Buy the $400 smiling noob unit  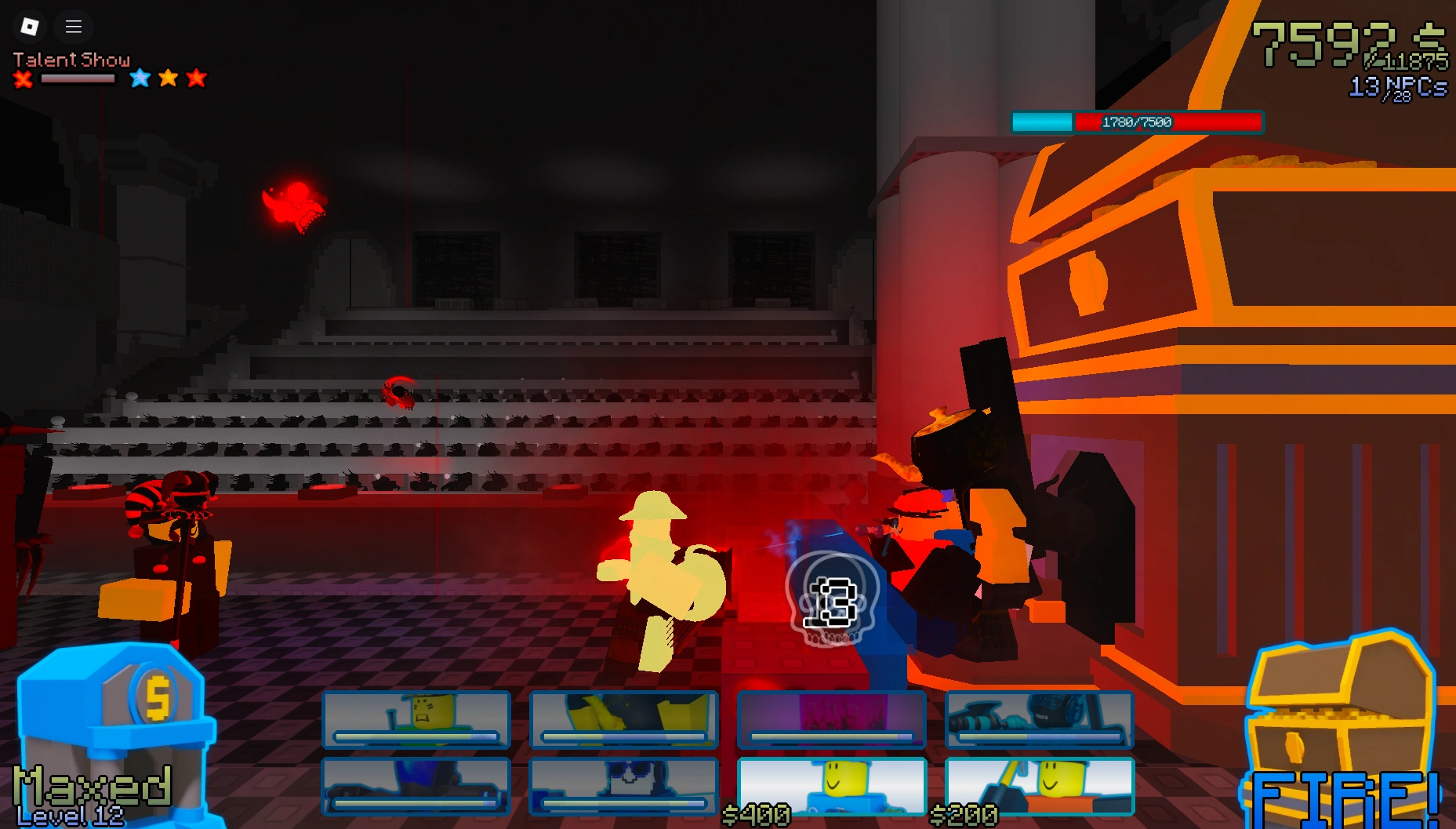point(831,787)
